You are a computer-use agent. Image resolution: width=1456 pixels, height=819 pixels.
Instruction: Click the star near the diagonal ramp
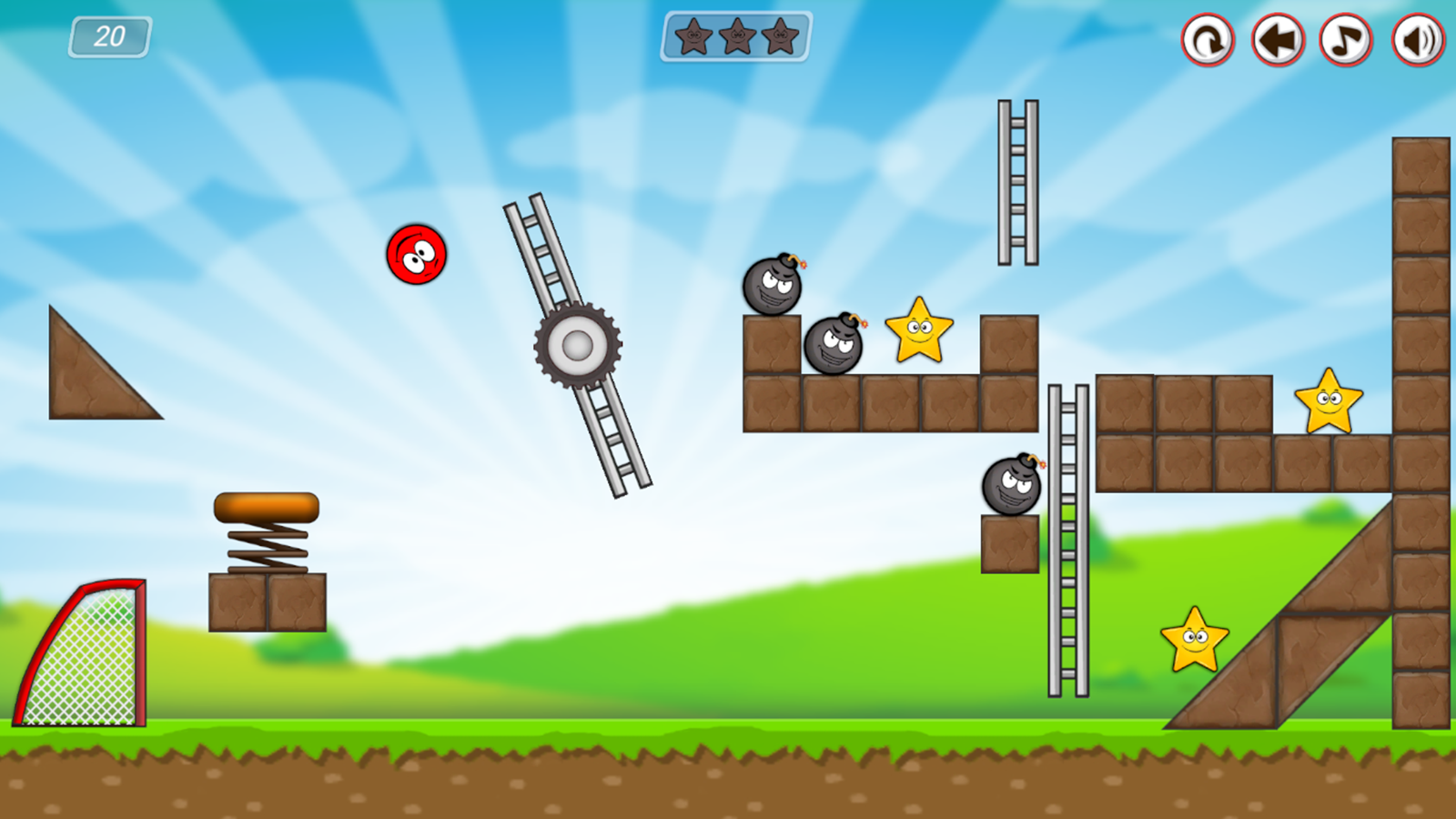[1193, 639]
